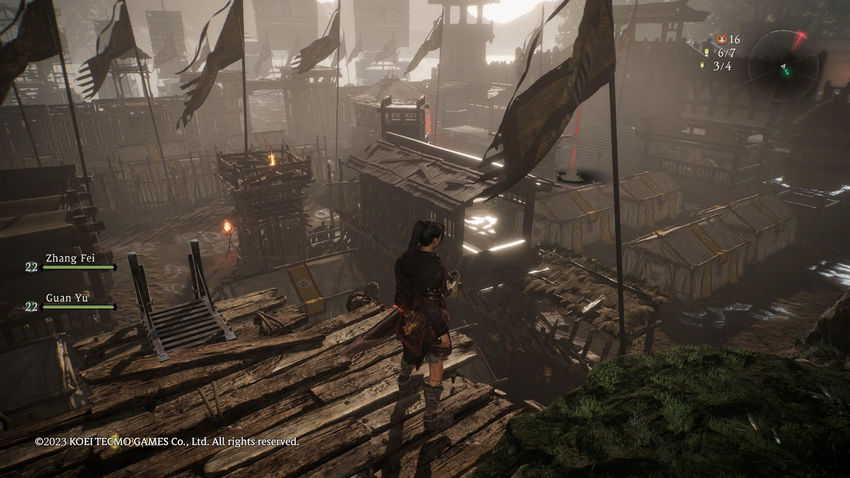The image size is (850, 478).
Task: Click the circular radar minimap
Action: click(x=783, y=65)
